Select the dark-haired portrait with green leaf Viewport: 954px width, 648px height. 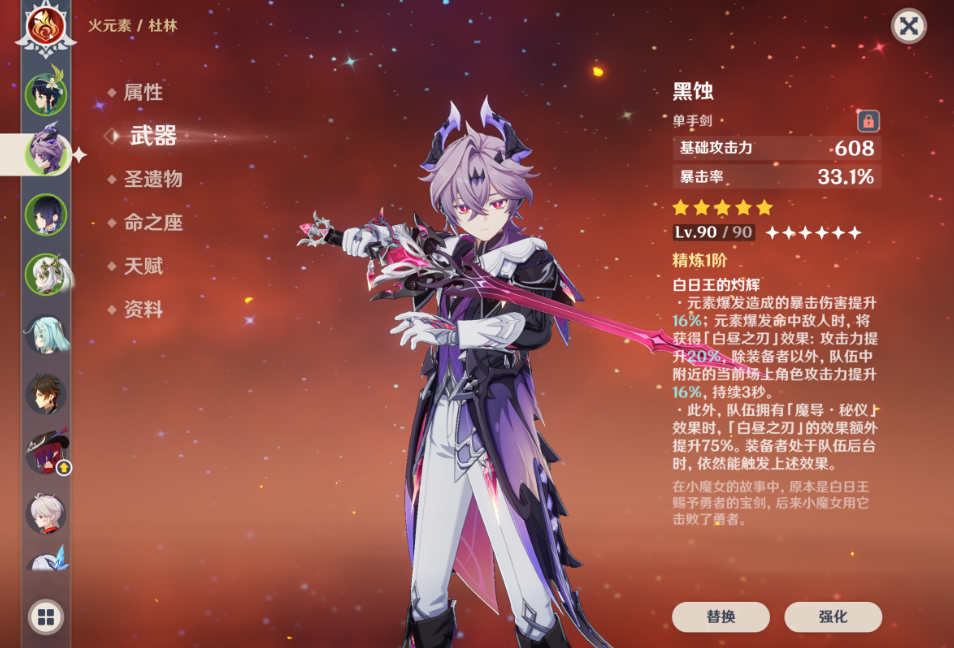coord(46,94)
